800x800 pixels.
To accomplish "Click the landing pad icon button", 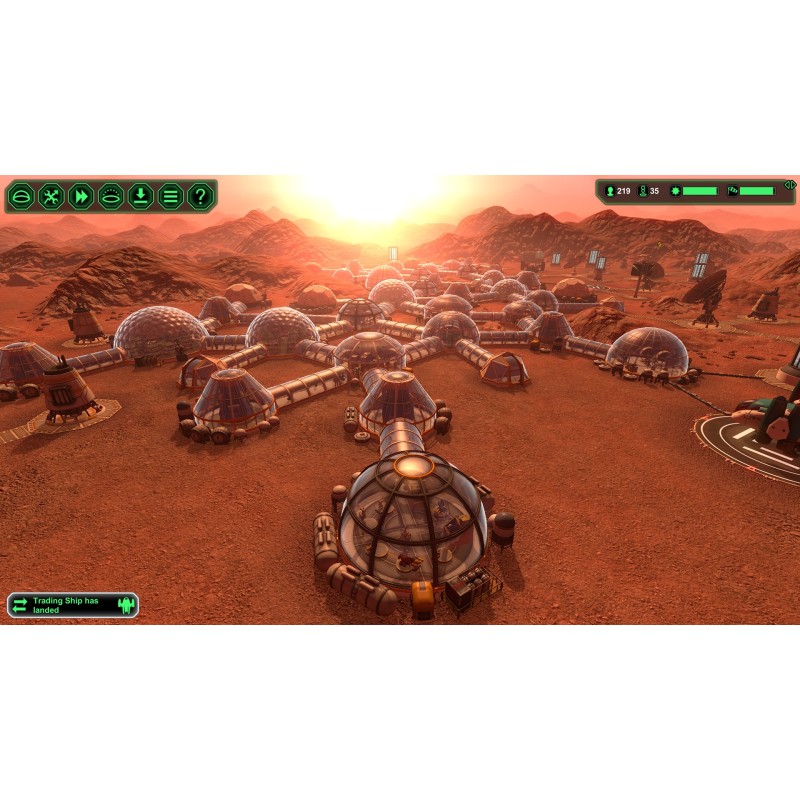I will coord(111,196).
